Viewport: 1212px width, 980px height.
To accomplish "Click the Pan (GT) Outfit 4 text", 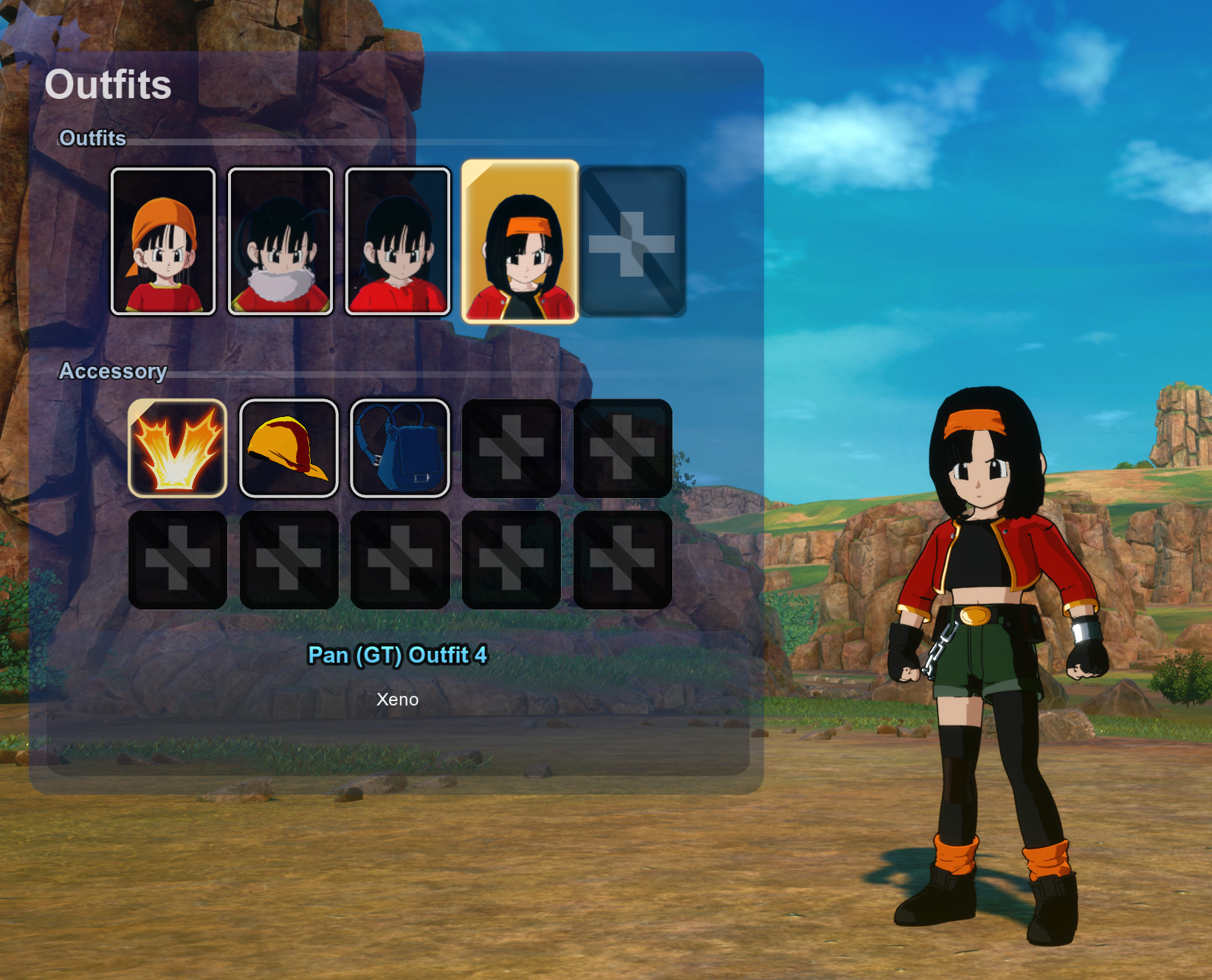I will pyautogui.click(x=399, y=655).
